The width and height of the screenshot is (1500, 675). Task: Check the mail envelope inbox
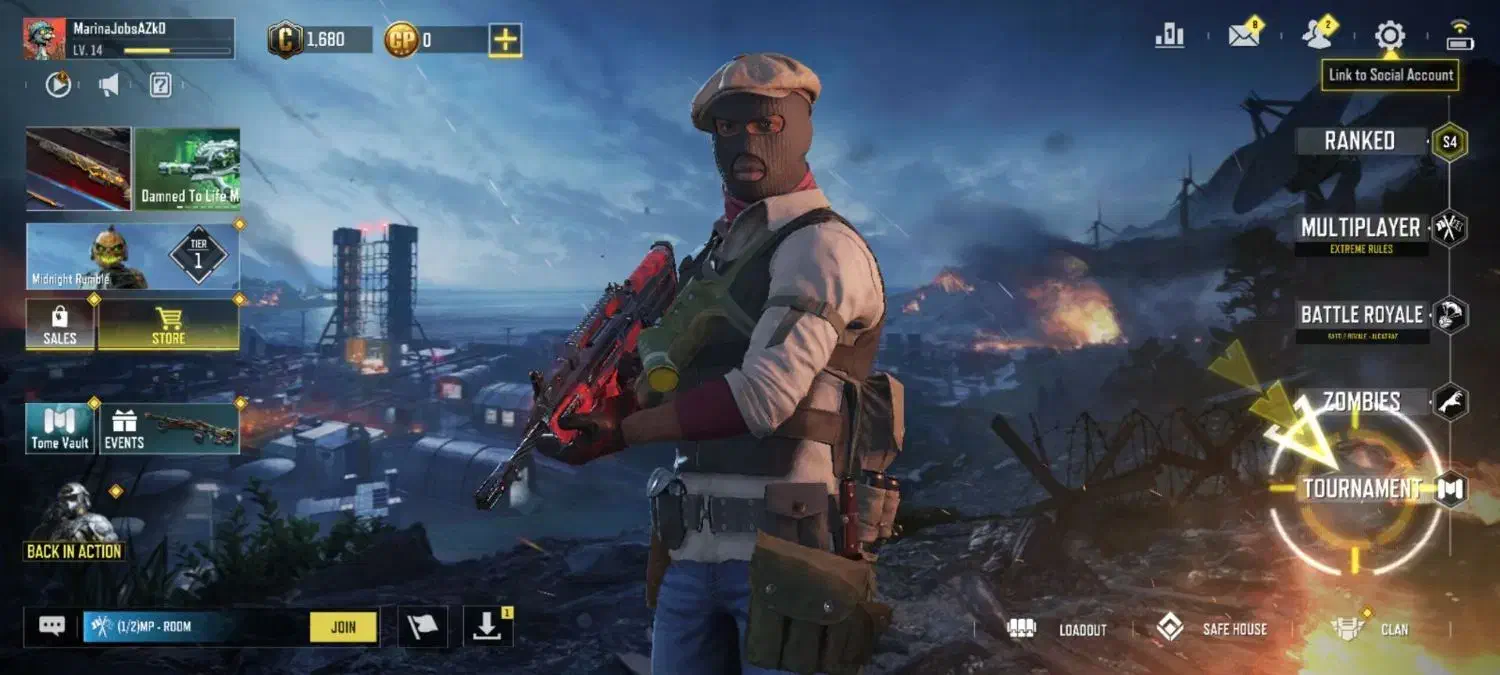point(1244,36)
